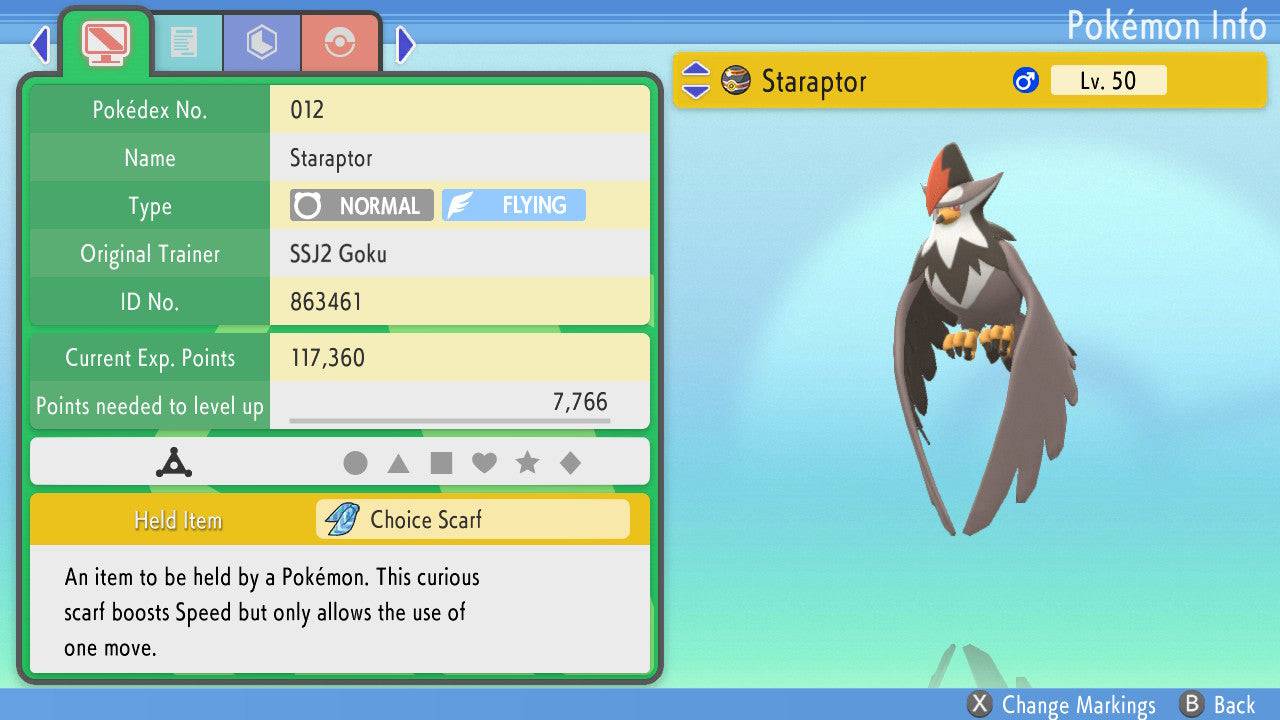Screen dimensions: 1280x720
Task: Open the stats hexagon tab
Action: [x=261, y=42]
